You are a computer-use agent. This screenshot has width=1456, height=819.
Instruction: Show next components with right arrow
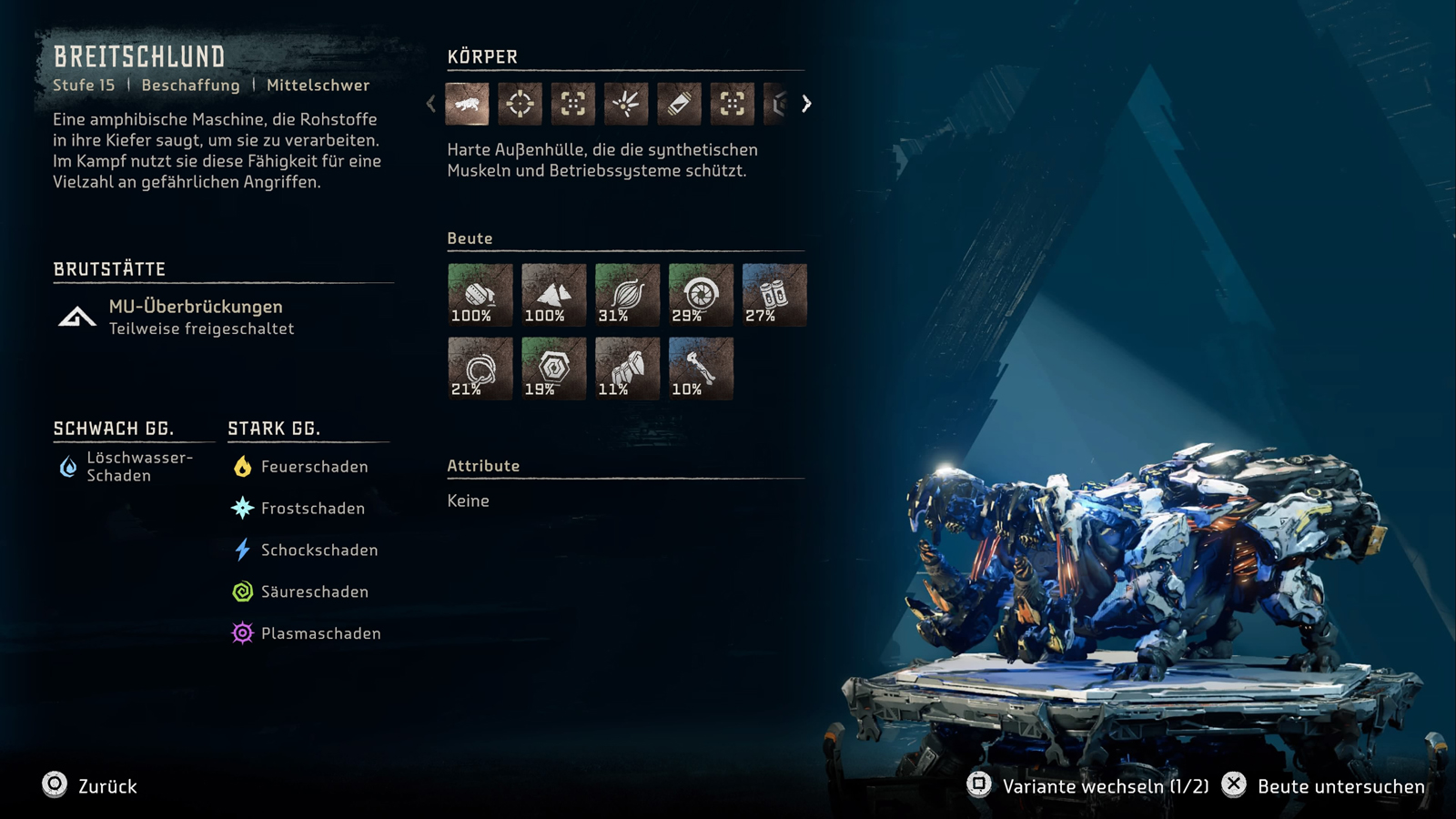pos(806,104)
